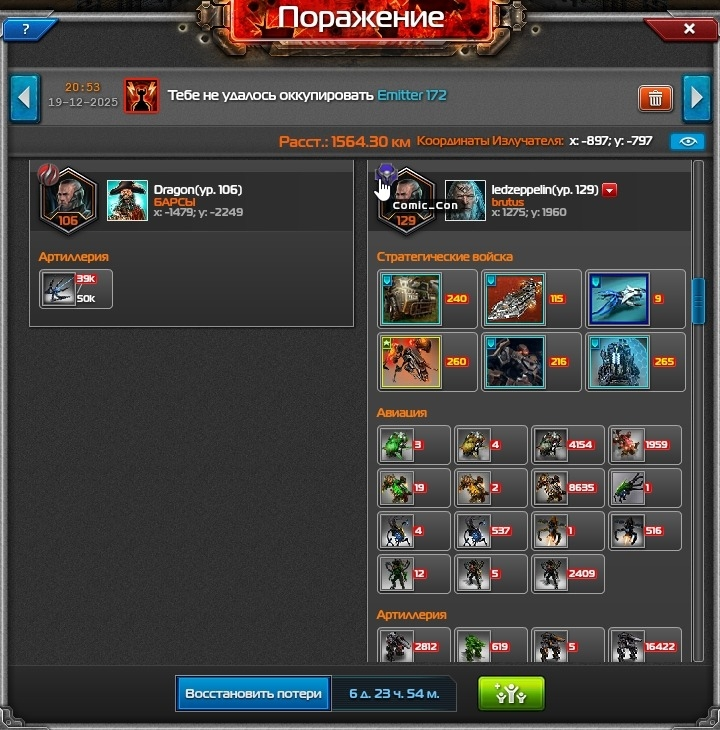Select the strategic unit with 240 count
720x730 pixels.
pyautogui.click(x=410, y=299)
